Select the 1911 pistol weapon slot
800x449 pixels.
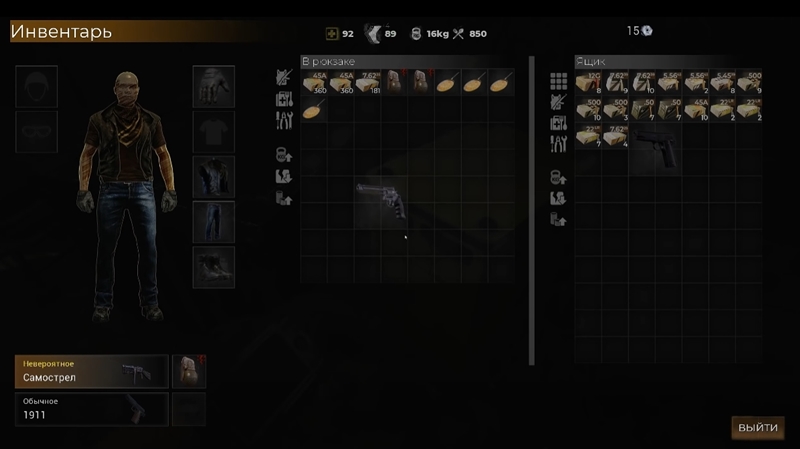click(x=91, y=409)
